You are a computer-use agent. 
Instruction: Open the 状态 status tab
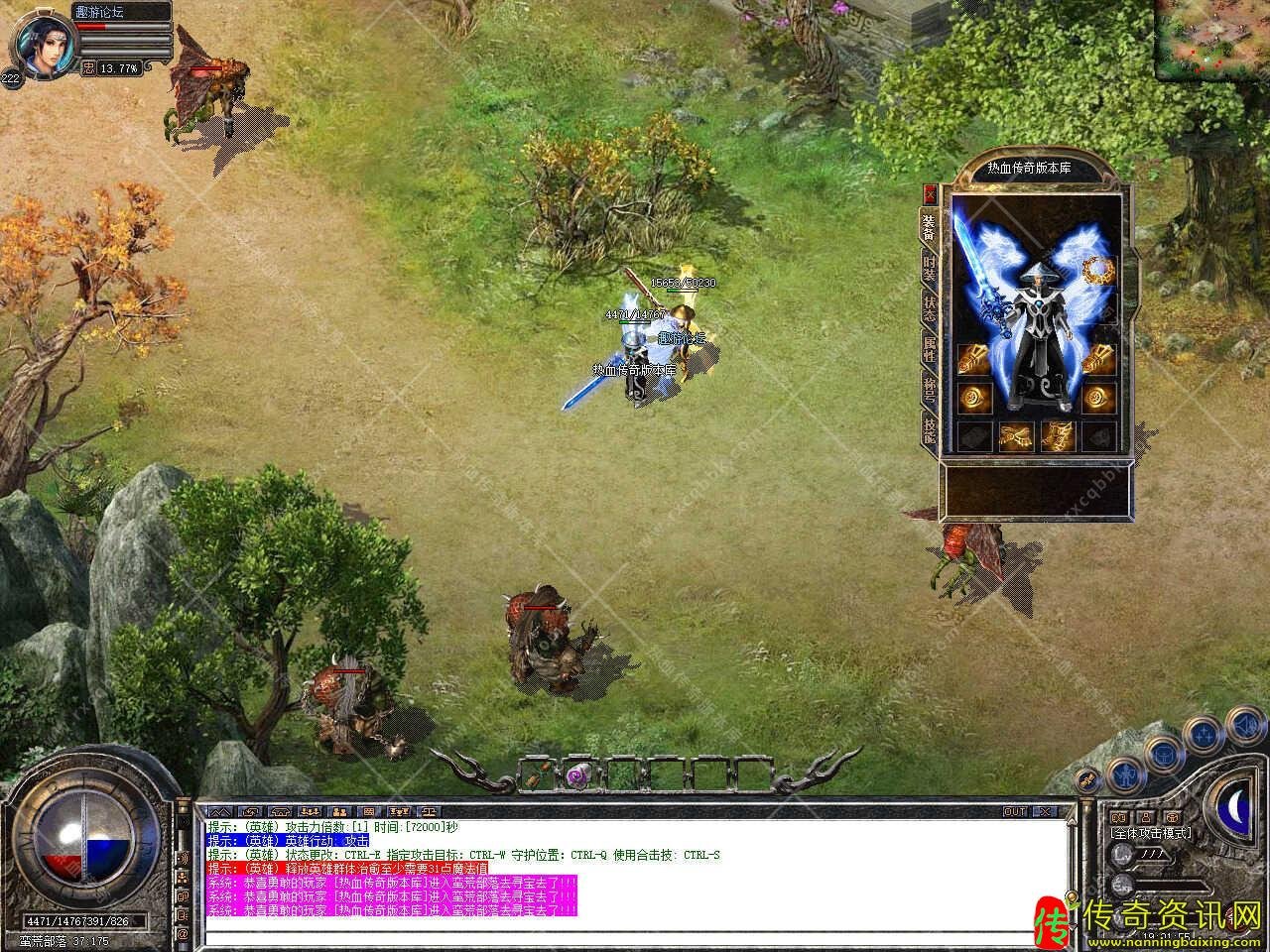(x=930, y=307)
